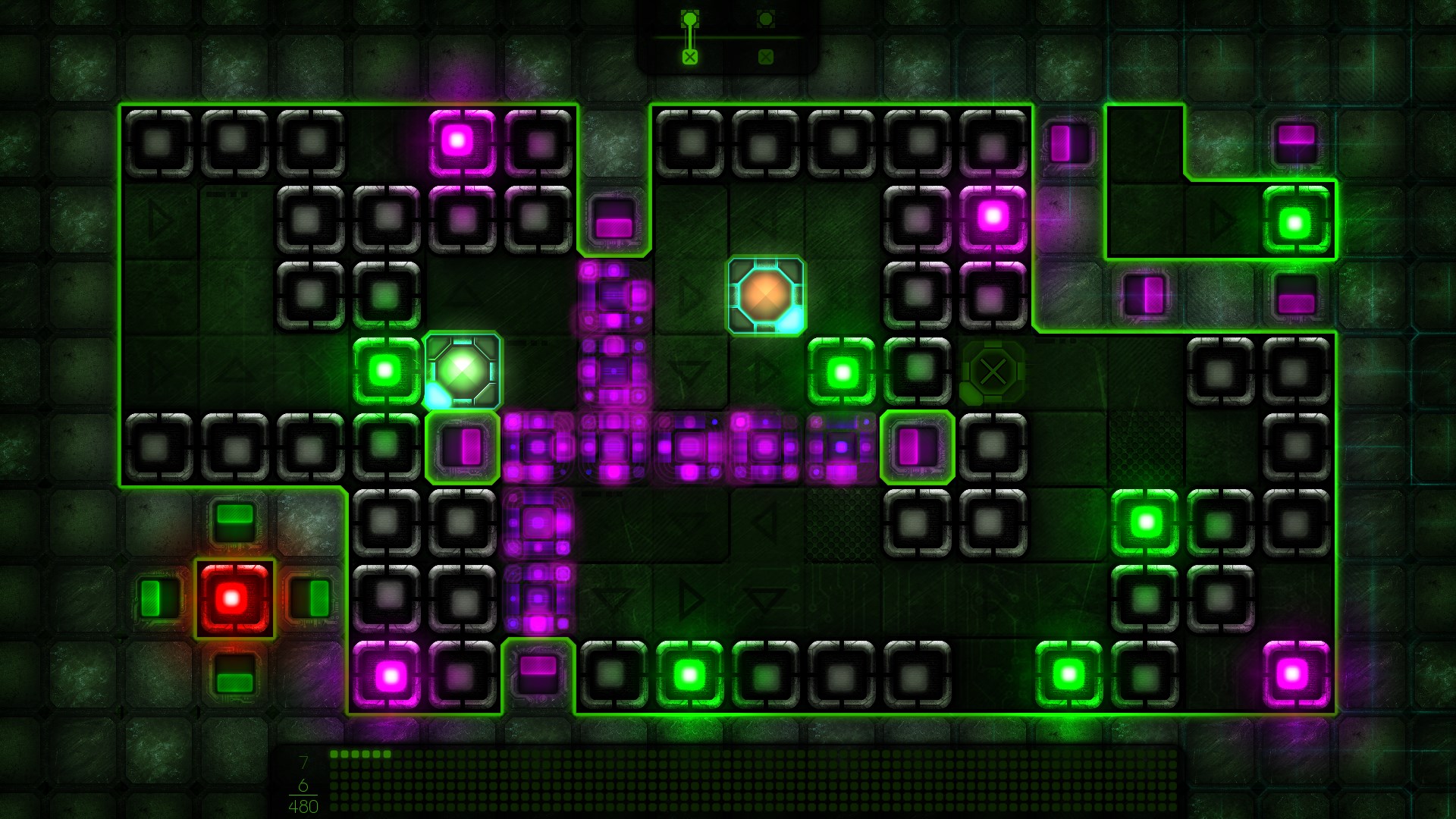Click the dark X-marked octagon tile

coord(993,372)
